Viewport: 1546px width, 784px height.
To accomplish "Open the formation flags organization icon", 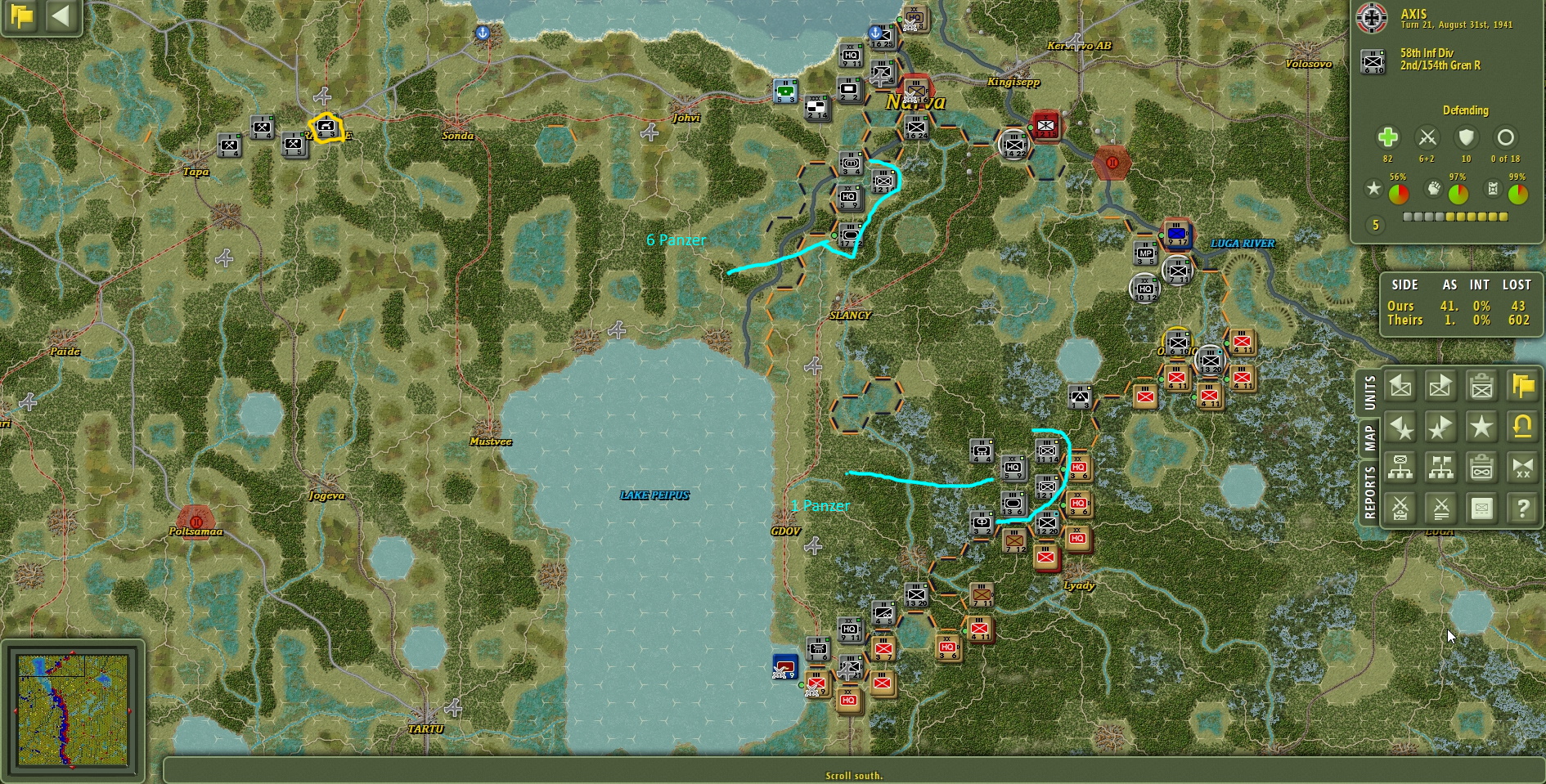I will tap(1440, 468).
